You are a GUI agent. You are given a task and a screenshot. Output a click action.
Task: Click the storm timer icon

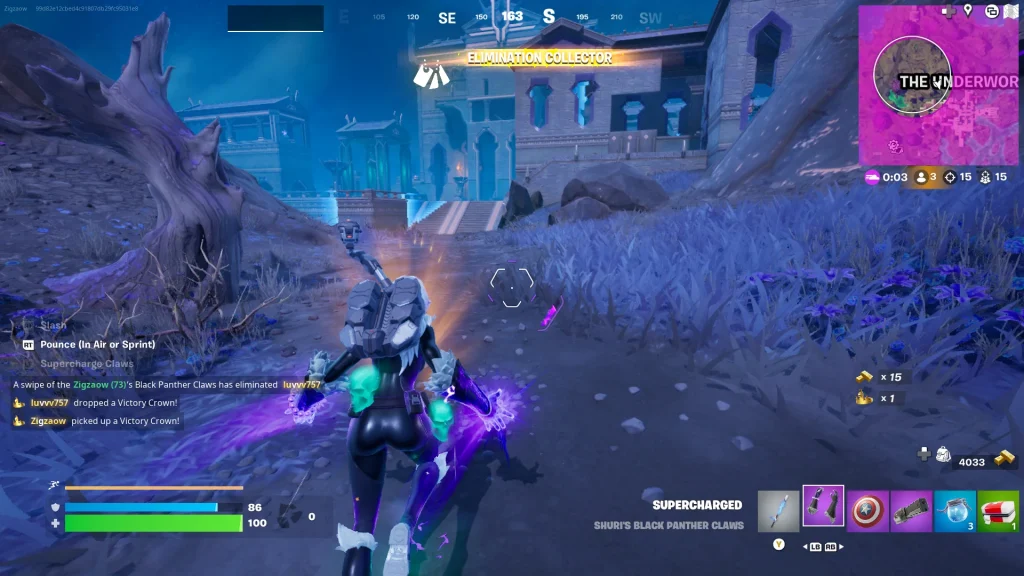[x=872, y=177]
